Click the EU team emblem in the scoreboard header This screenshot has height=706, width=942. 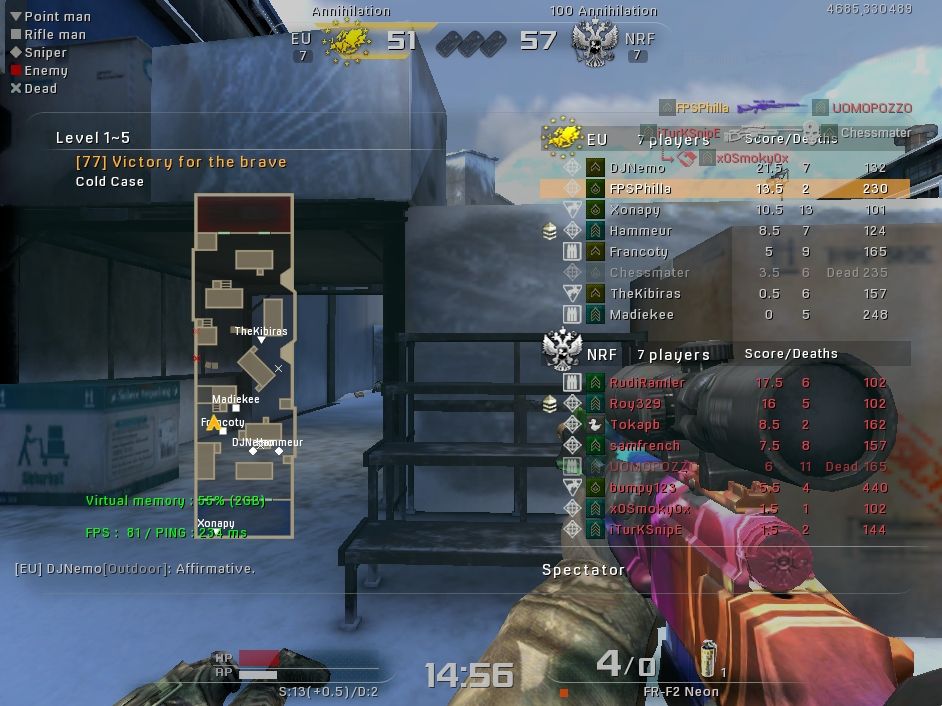click(561, 138)
